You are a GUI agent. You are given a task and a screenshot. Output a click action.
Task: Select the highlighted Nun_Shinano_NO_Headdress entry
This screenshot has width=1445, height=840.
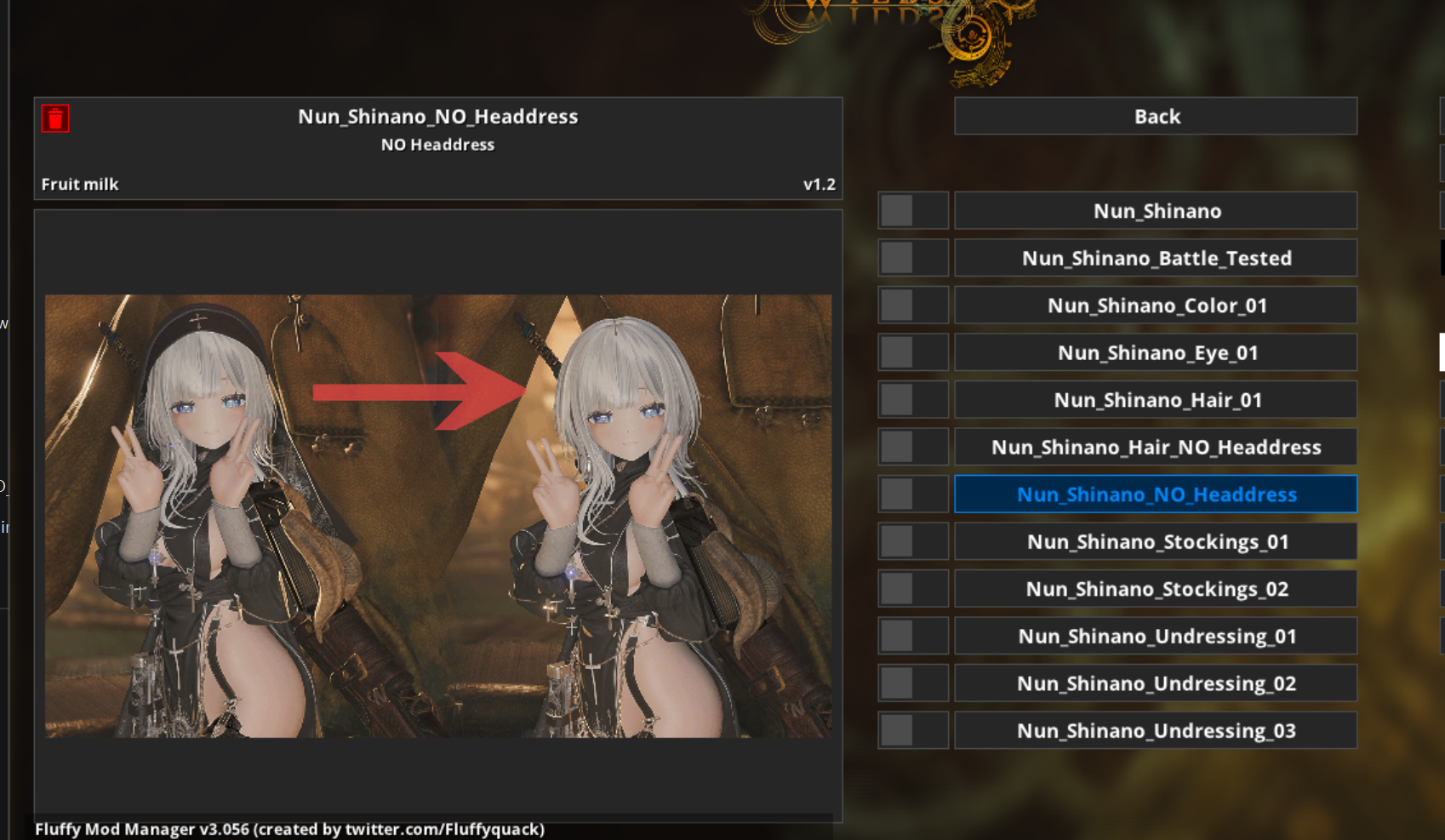(x=1156, y=494)
